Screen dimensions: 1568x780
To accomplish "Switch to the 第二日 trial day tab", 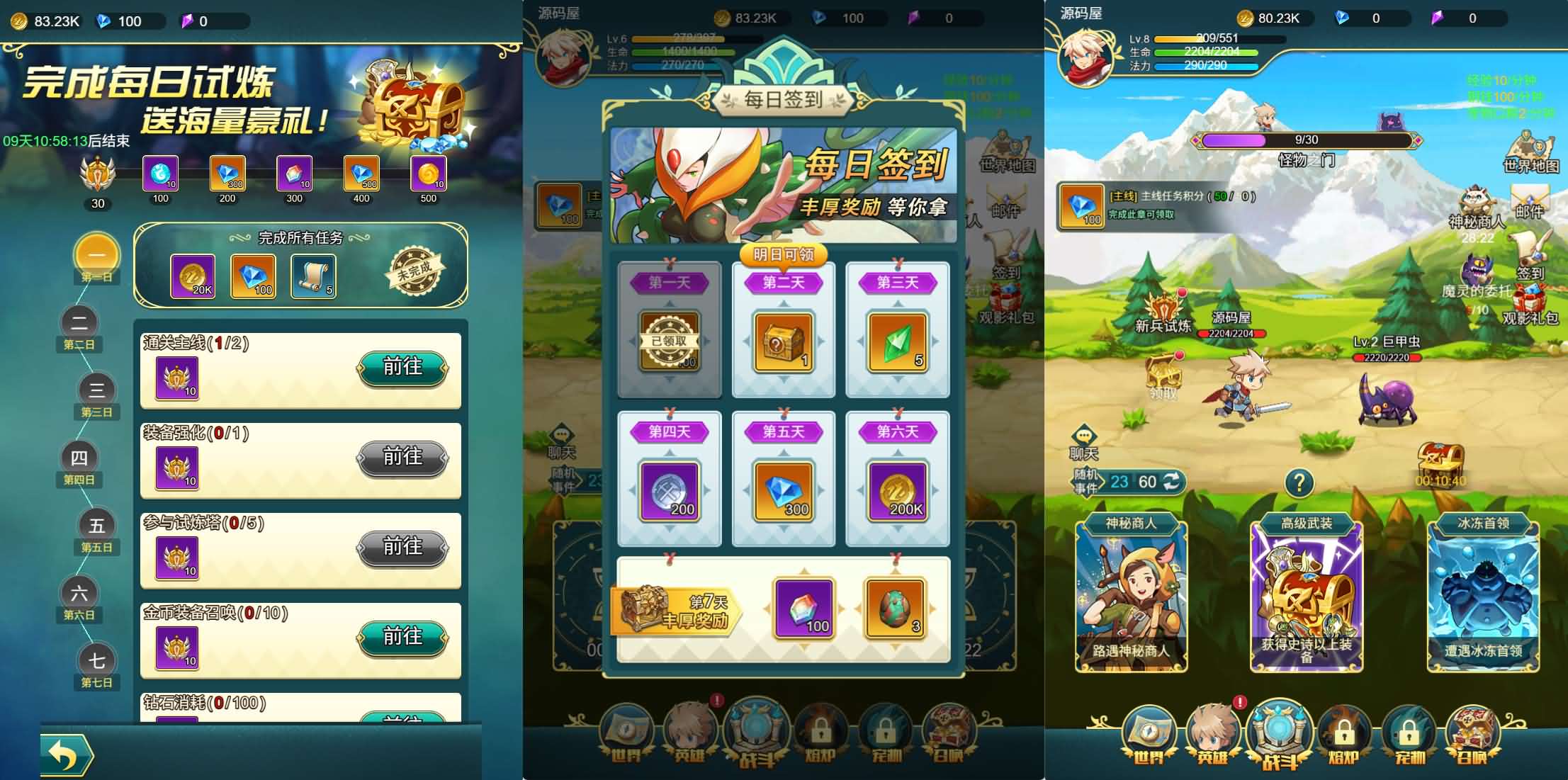I will point(79,327).
